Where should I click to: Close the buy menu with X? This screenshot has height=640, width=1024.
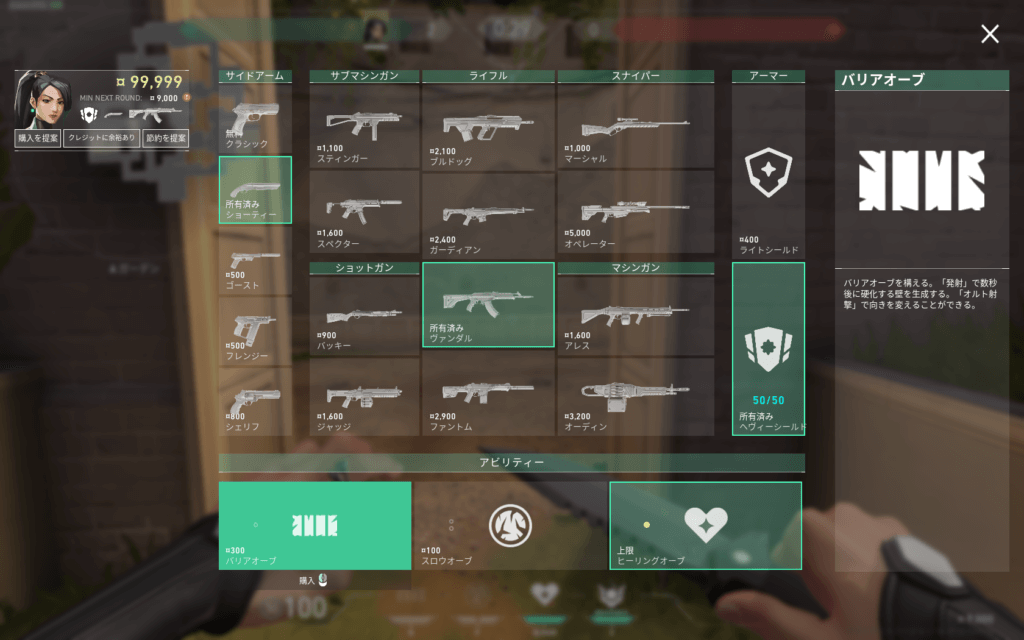pyautogui.click(x=989, y=35)
